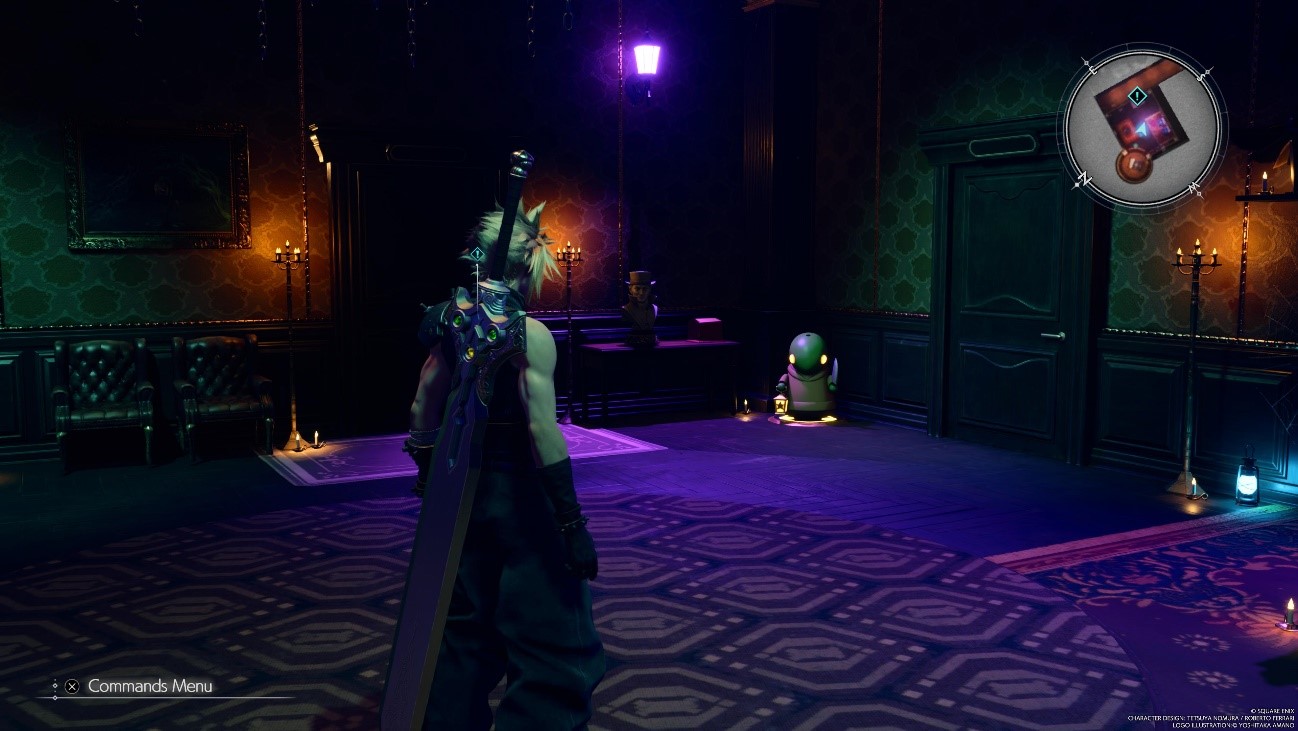
Task: Open the circular minimap
Action: 1144,127
